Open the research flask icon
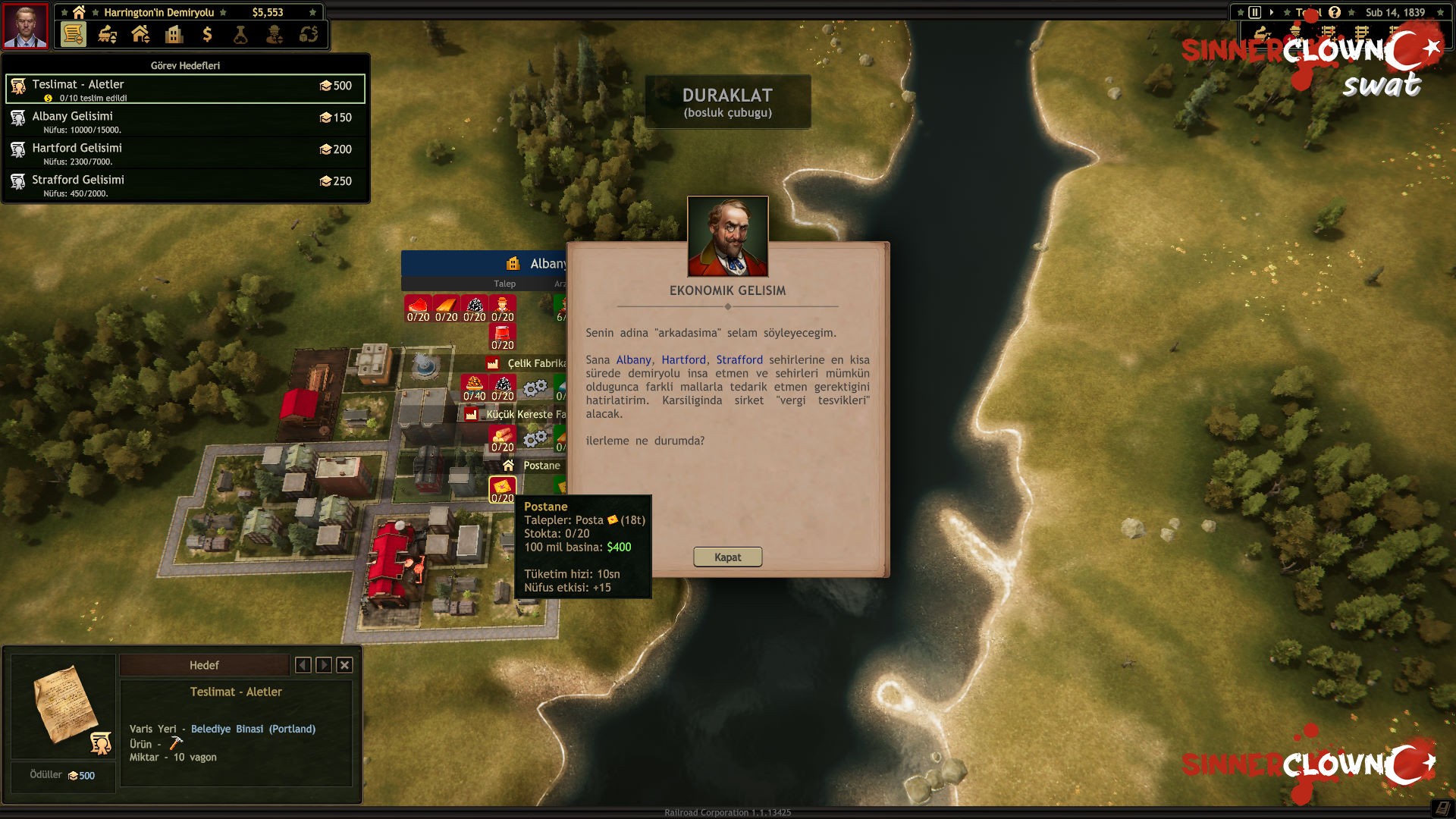The image size is (1456, 819). click(x=240, y=34)
